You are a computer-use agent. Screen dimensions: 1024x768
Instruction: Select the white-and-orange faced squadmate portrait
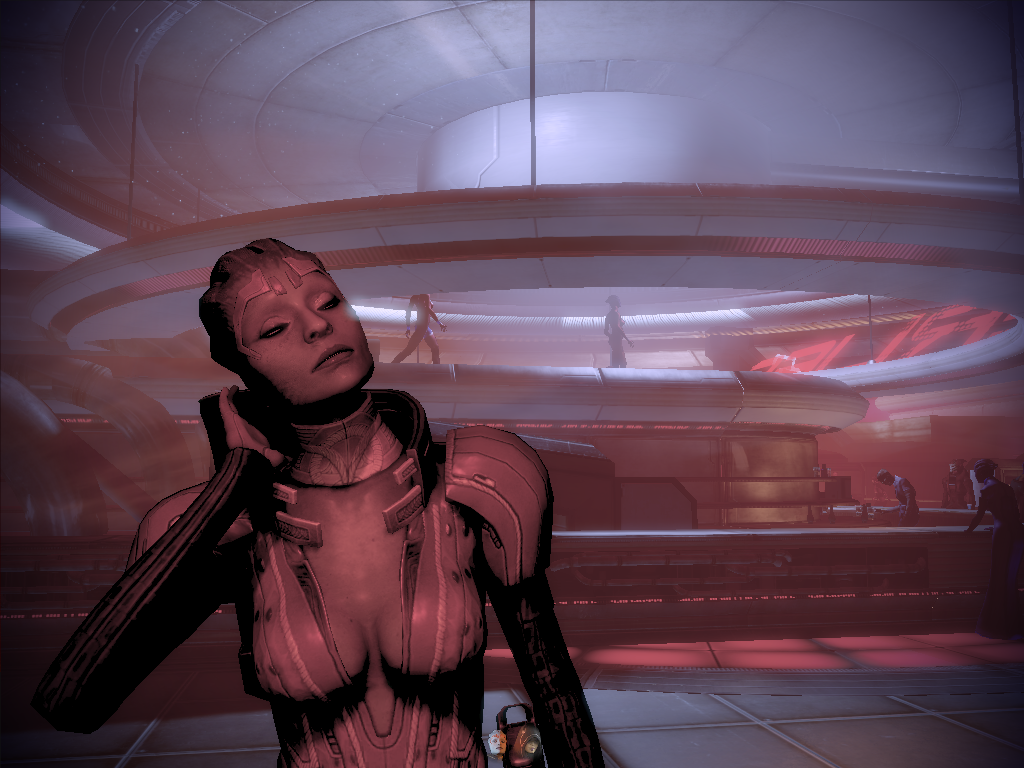tap(497, 742)
